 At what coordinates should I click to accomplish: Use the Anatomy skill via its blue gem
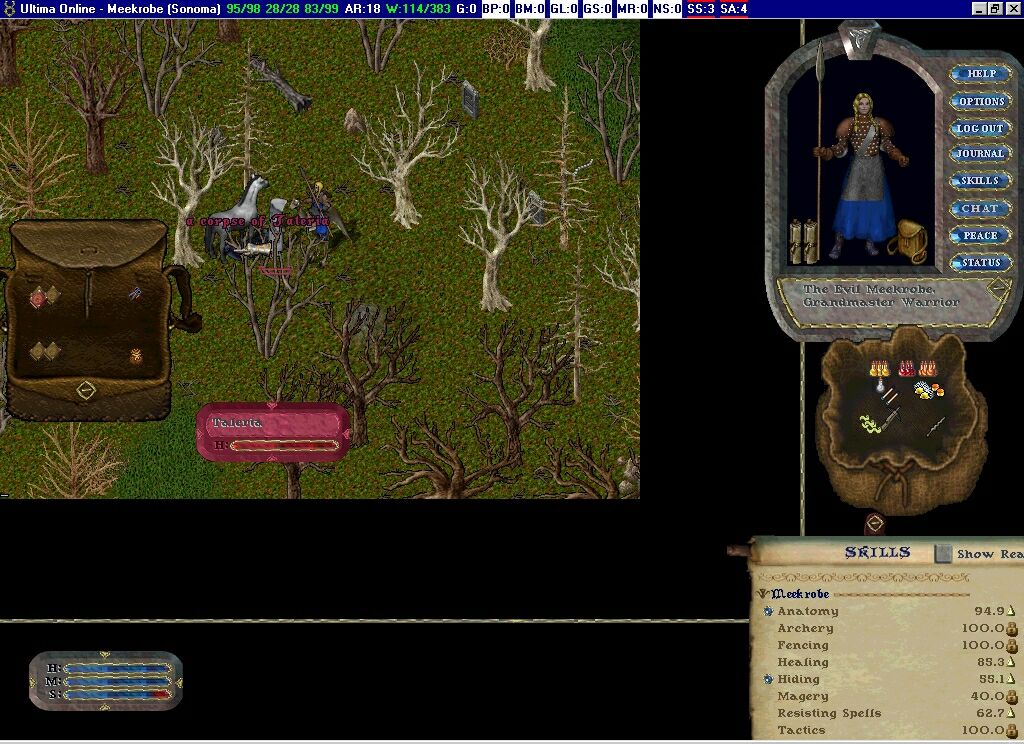pyautogui.click(x=768, y=611)
